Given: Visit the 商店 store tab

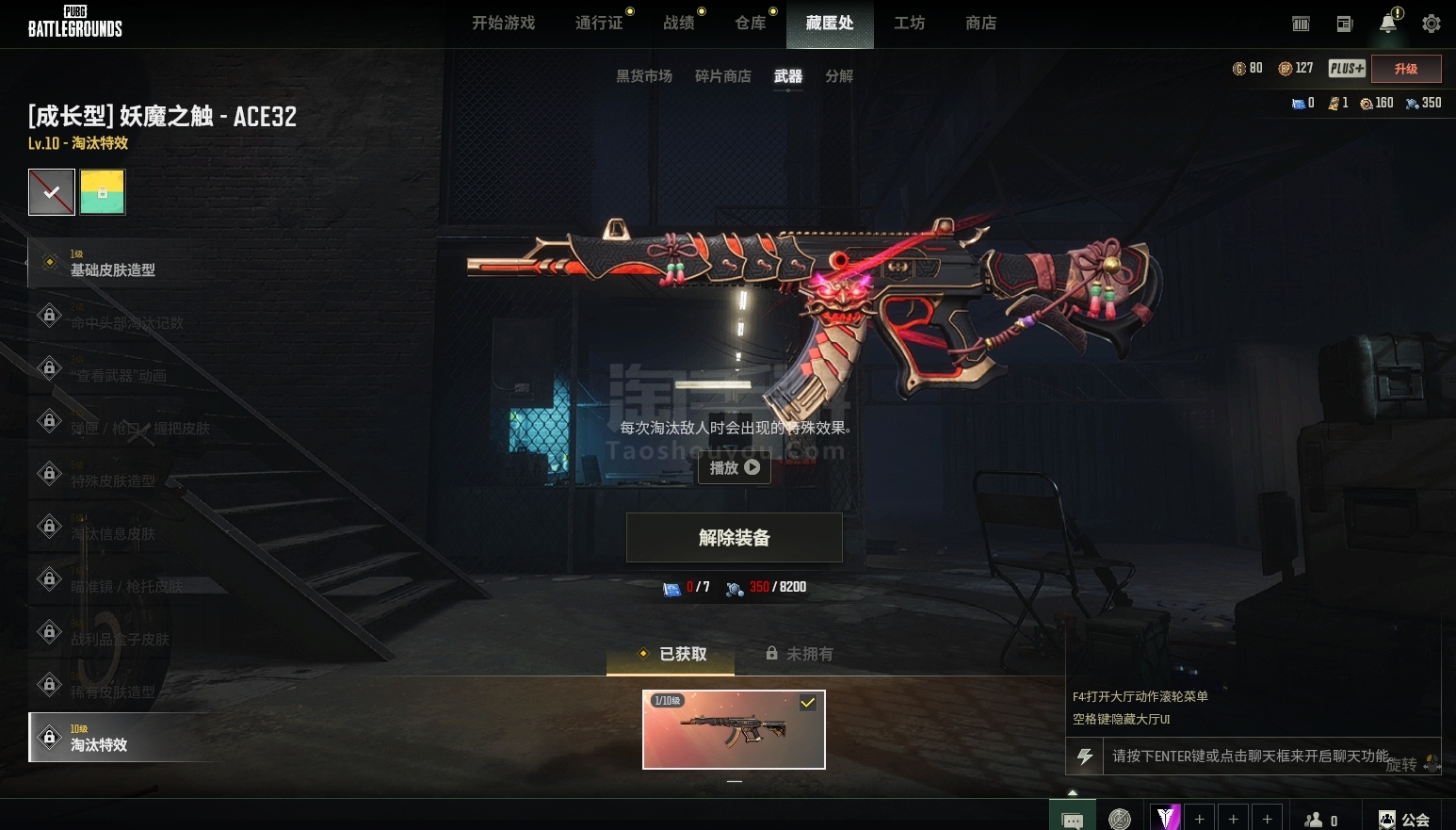Looking at the screenshot, I should pyautogui.click(x=980, y=23).
